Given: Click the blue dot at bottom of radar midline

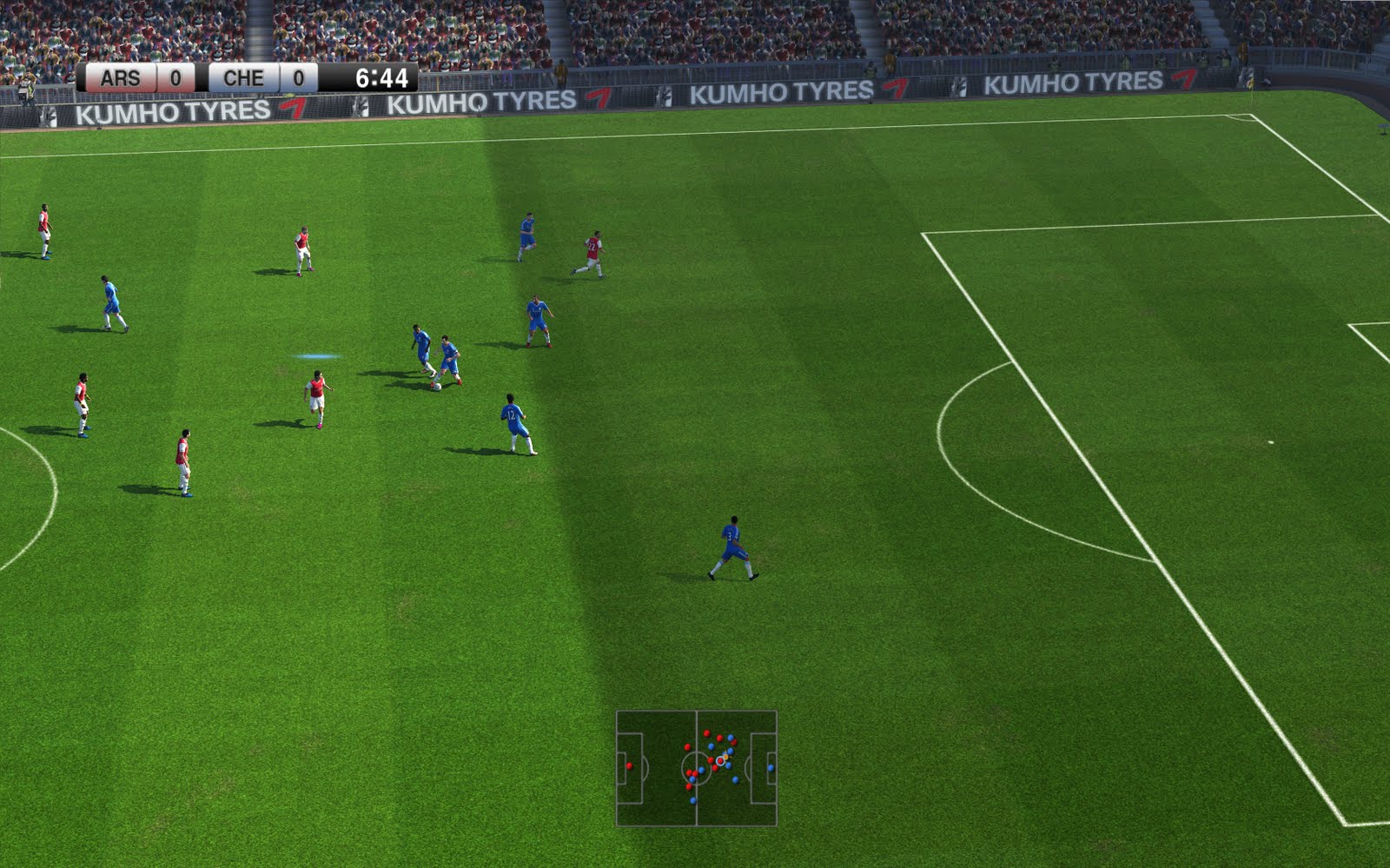Looking at the screenshot, I should [x=693, y=801].
